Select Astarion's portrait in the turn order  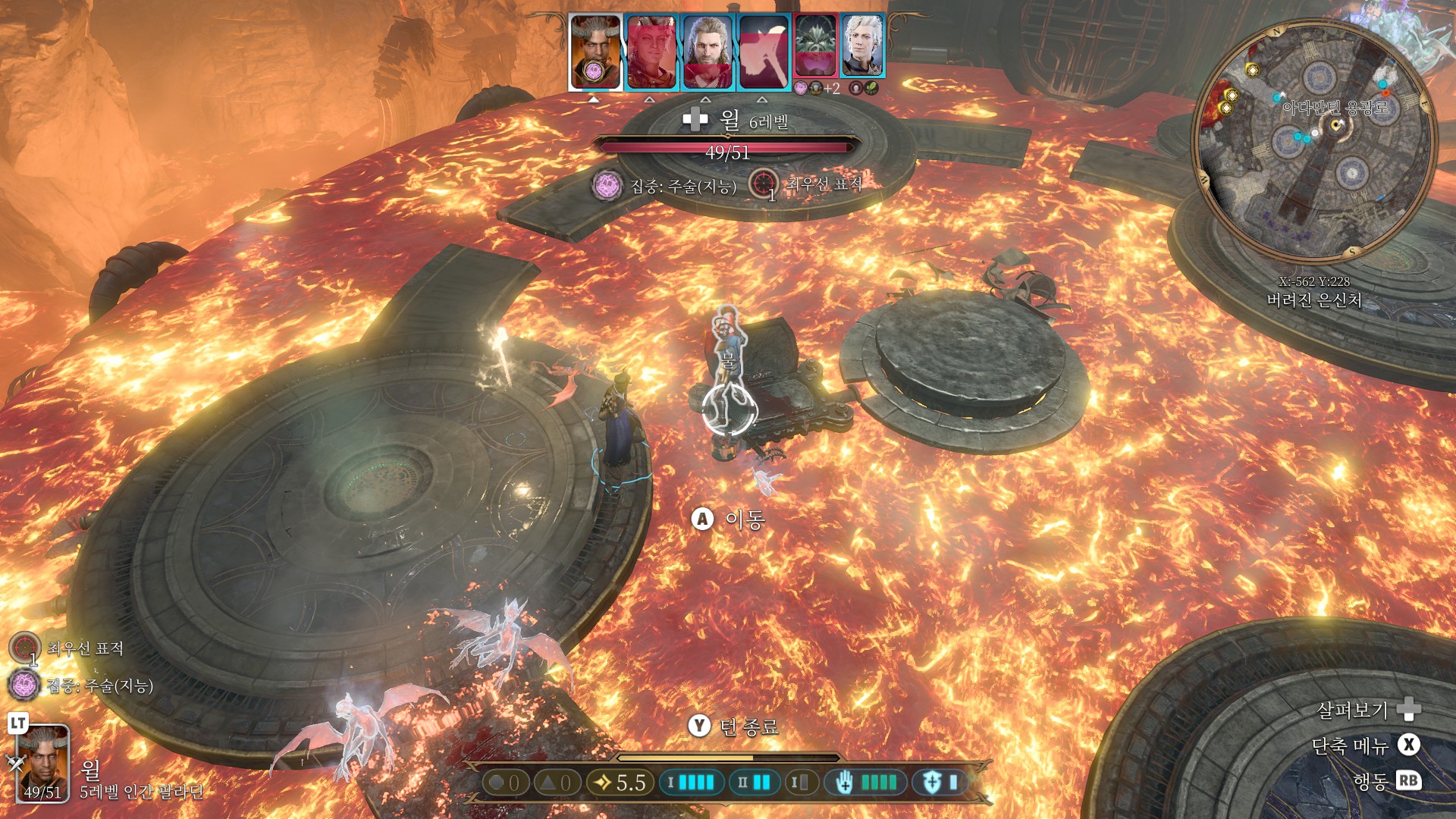(x=863, y=47)
